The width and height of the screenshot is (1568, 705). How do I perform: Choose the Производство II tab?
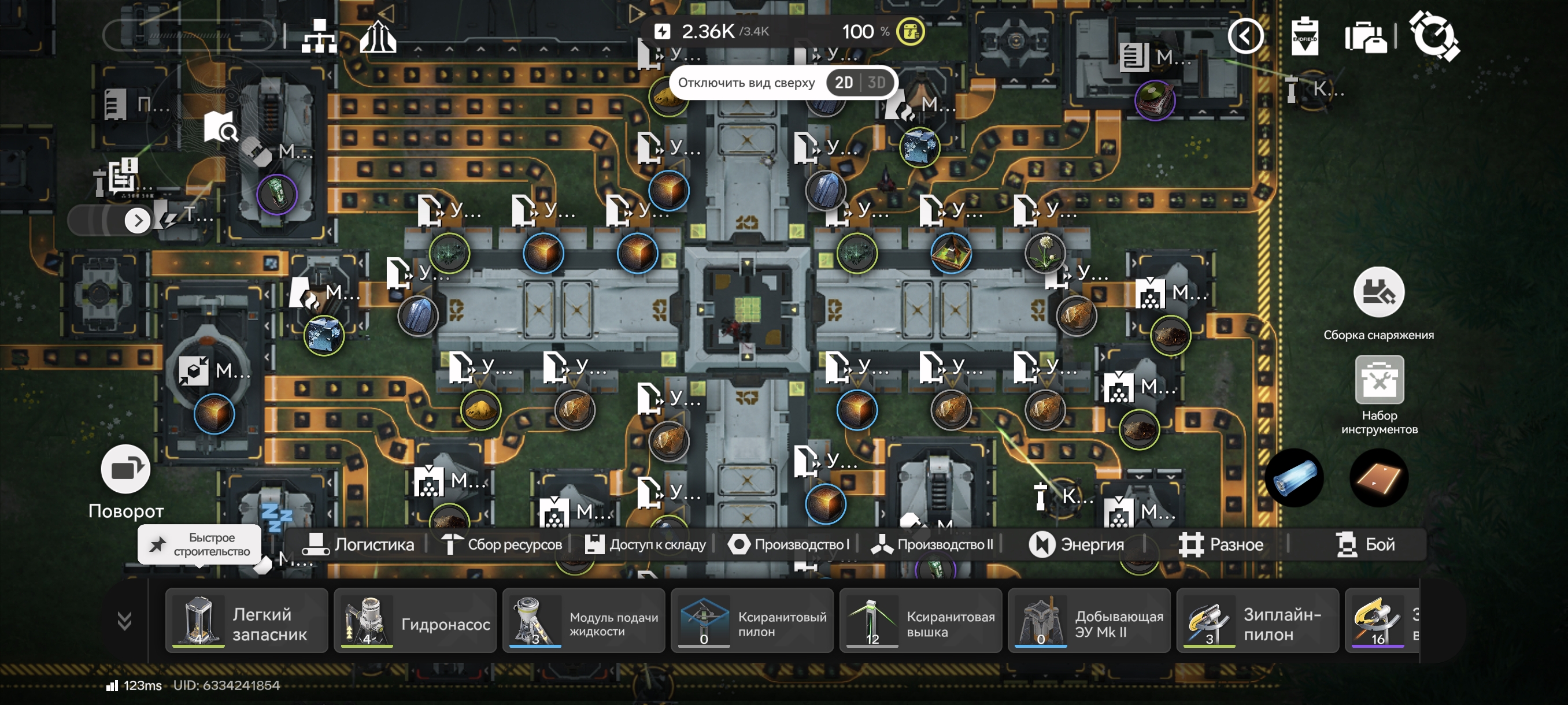click(933, 544)
